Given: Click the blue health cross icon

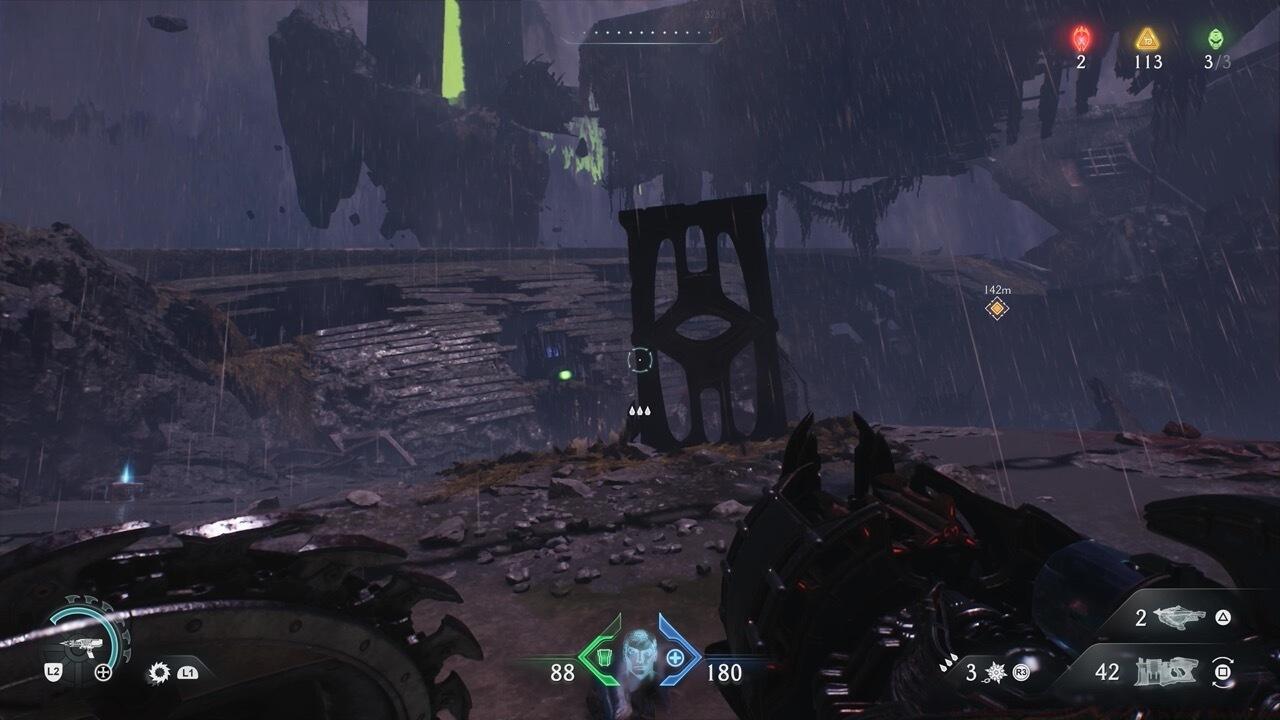Looking at the screenshot, I should pos(675,658).
